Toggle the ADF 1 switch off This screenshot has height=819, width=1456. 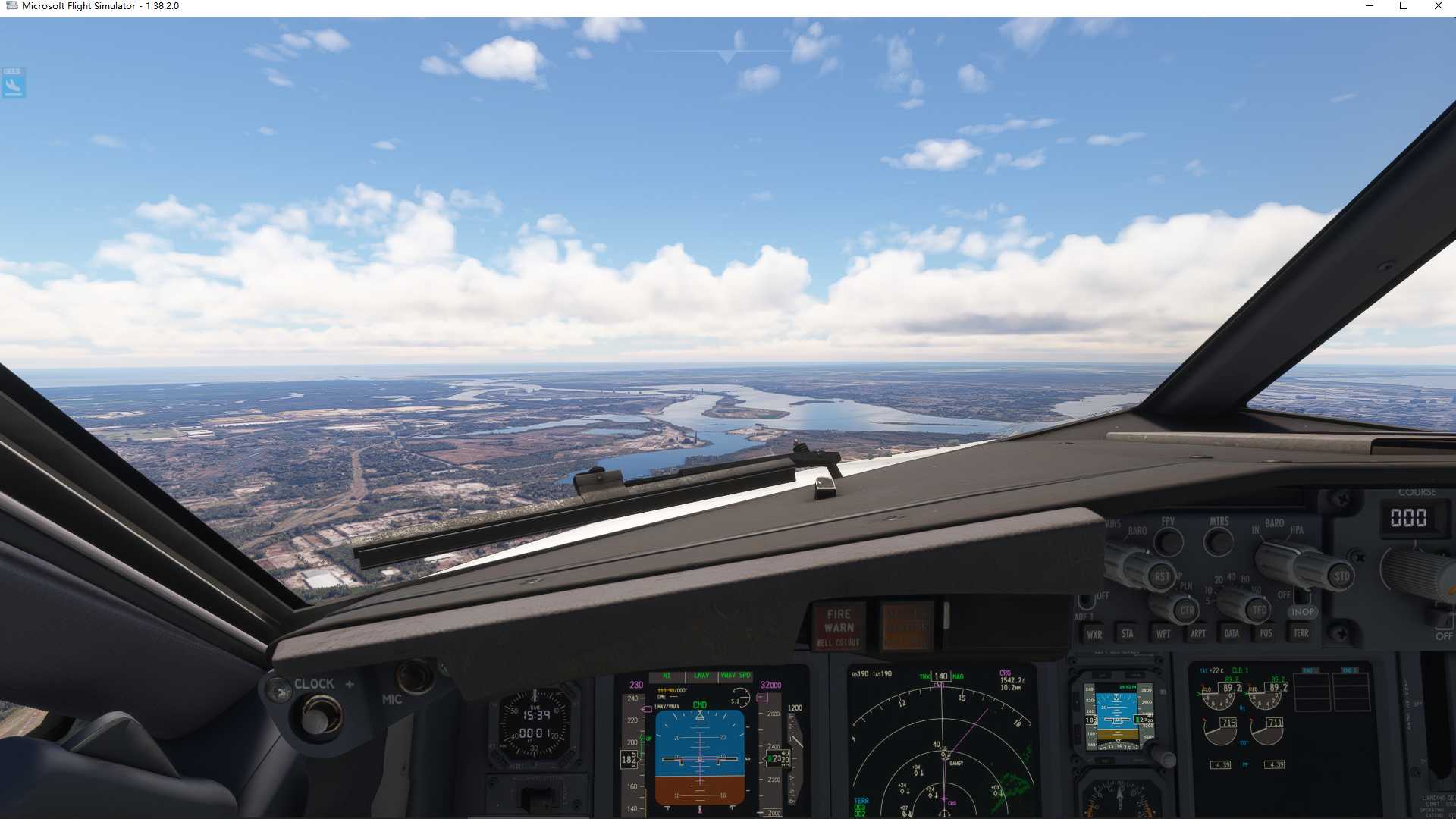[1086, 602]
